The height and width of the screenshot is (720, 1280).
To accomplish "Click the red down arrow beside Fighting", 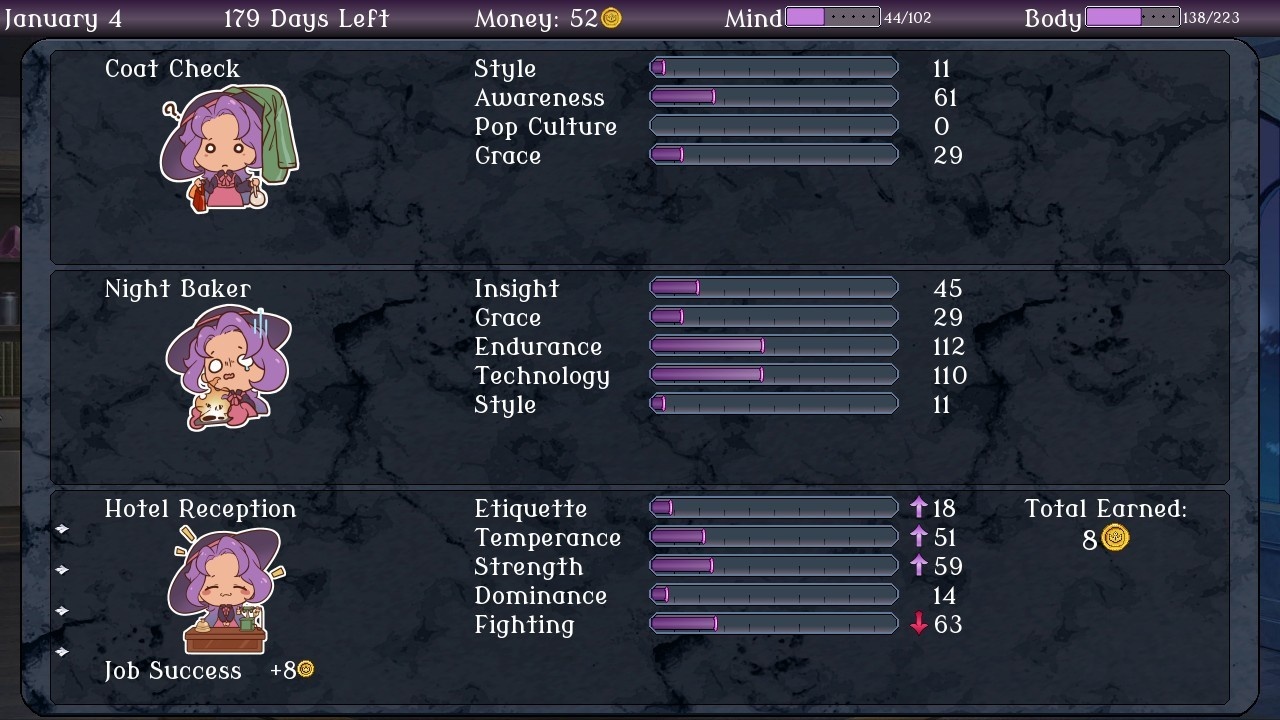I will (x=919, y=625).
